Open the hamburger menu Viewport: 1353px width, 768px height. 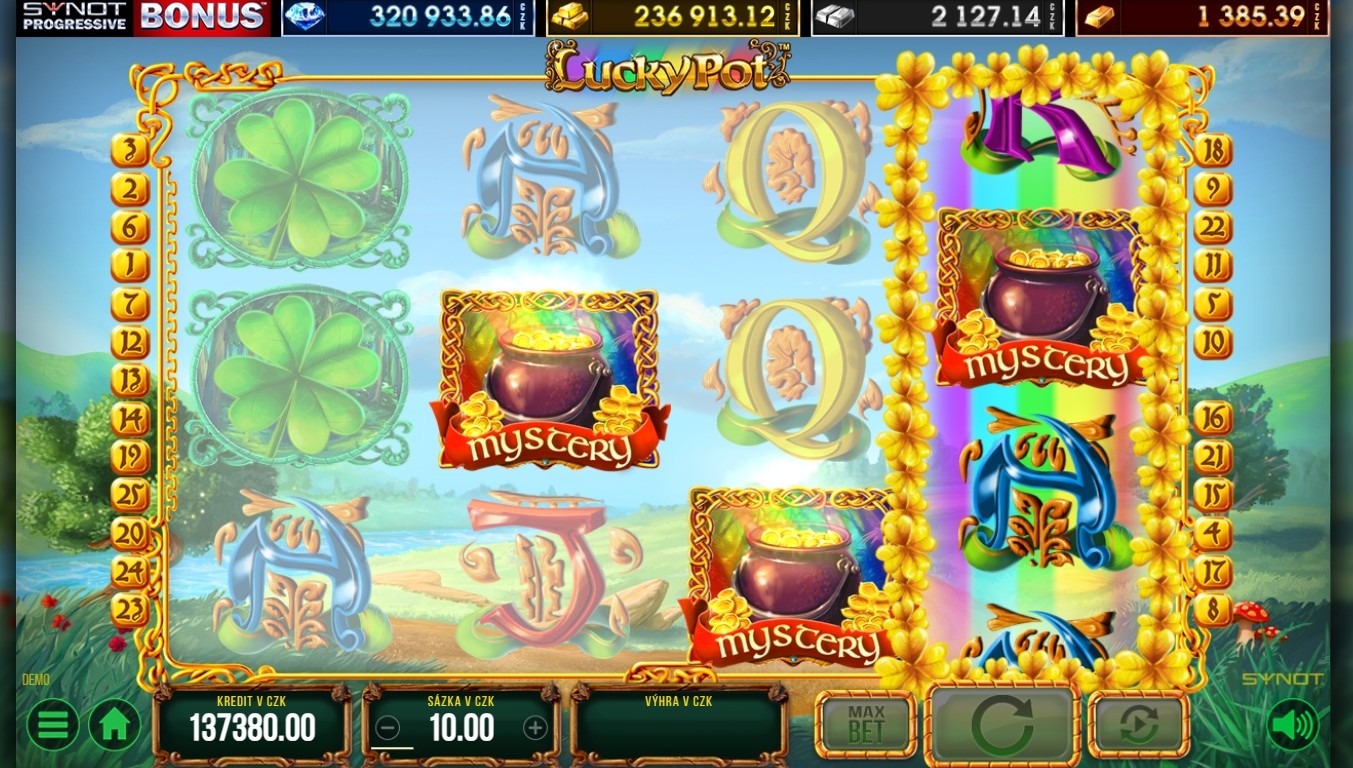52,725
